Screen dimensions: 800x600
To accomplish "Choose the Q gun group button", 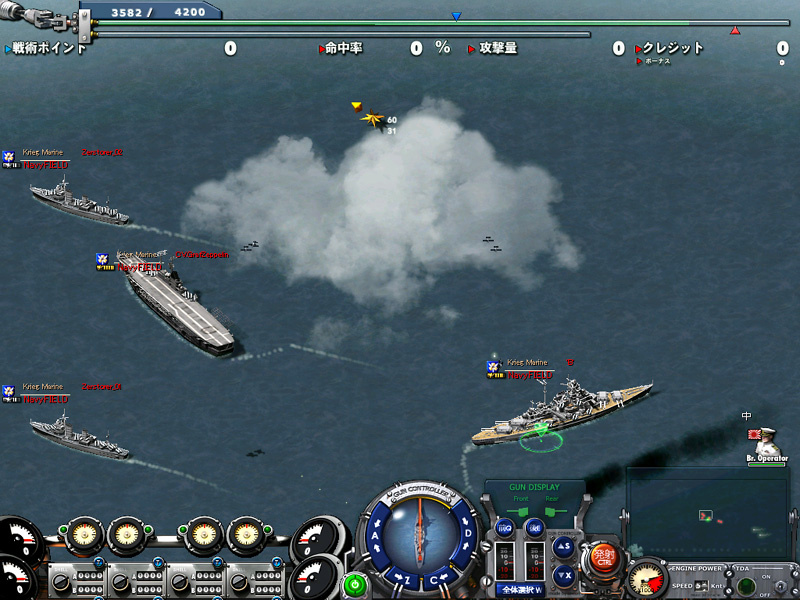I will [x=505, y=527].
